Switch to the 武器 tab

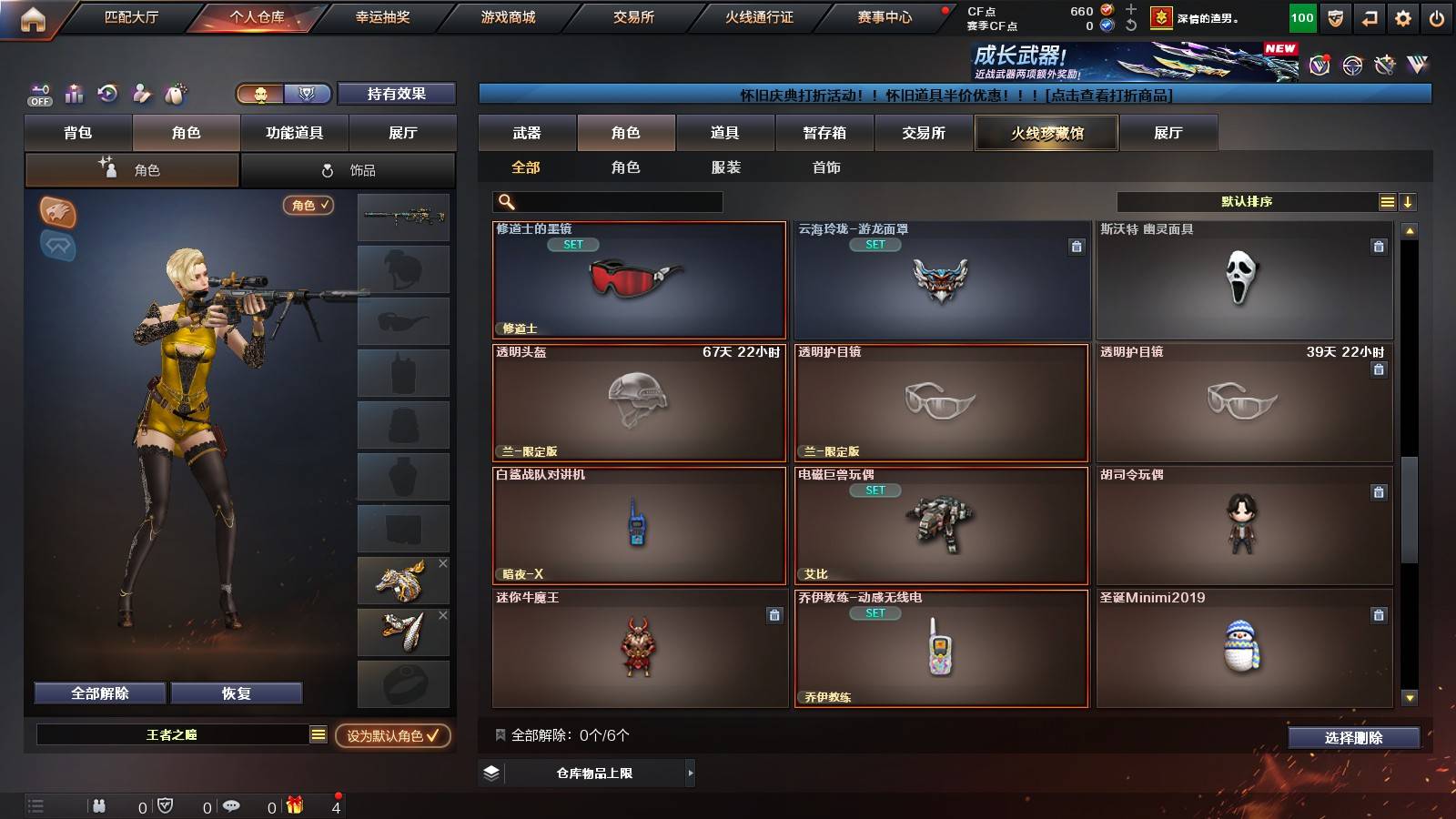pos(528,133)
